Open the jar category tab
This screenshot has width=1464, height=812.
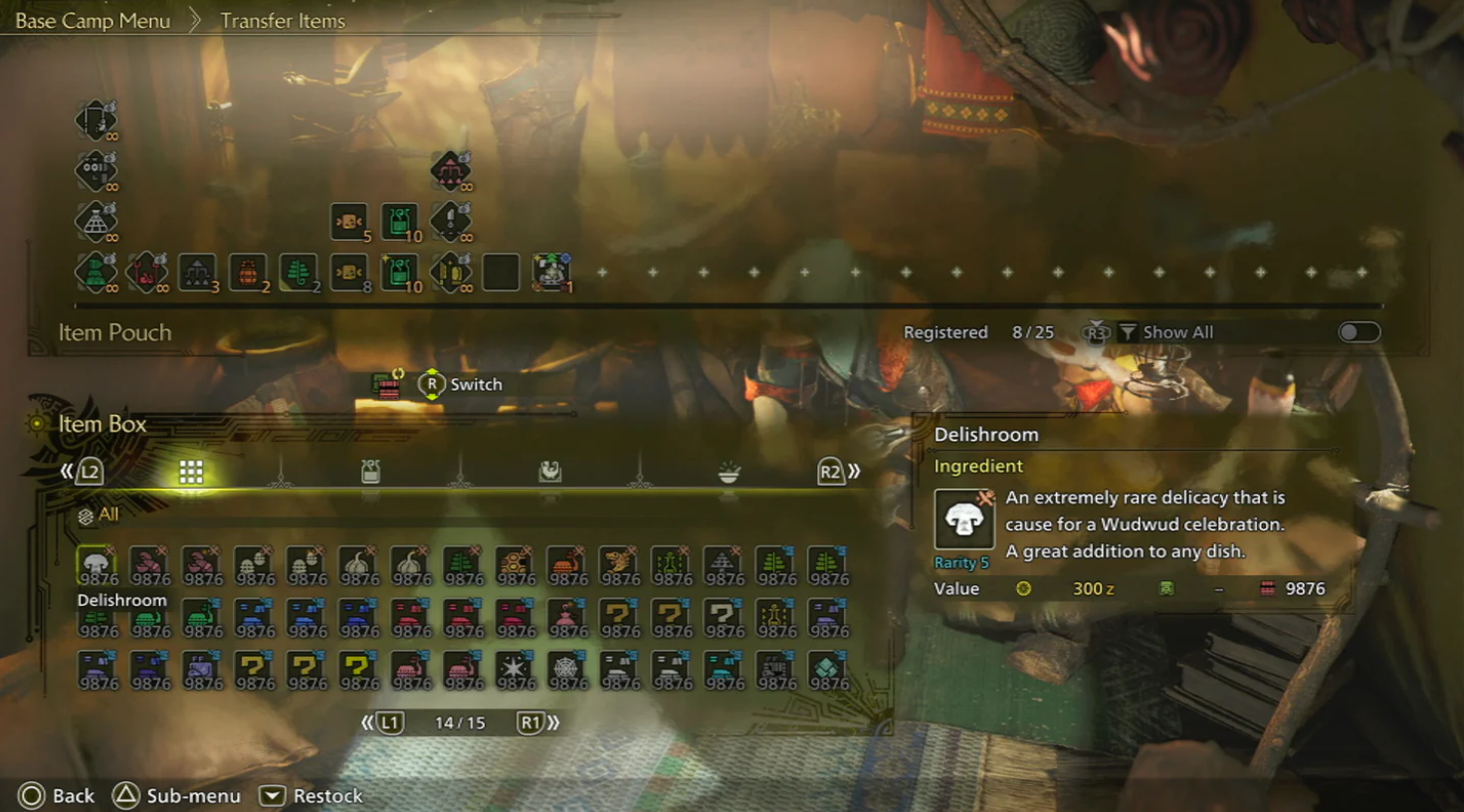[370, 472]
